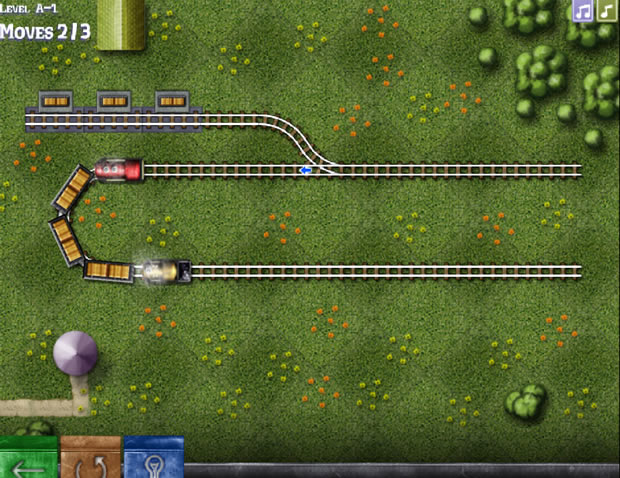The height and width of the screenshot is (478, 620).
Task: Restart the level with the orange button
Action: click(x=91, y=460)
